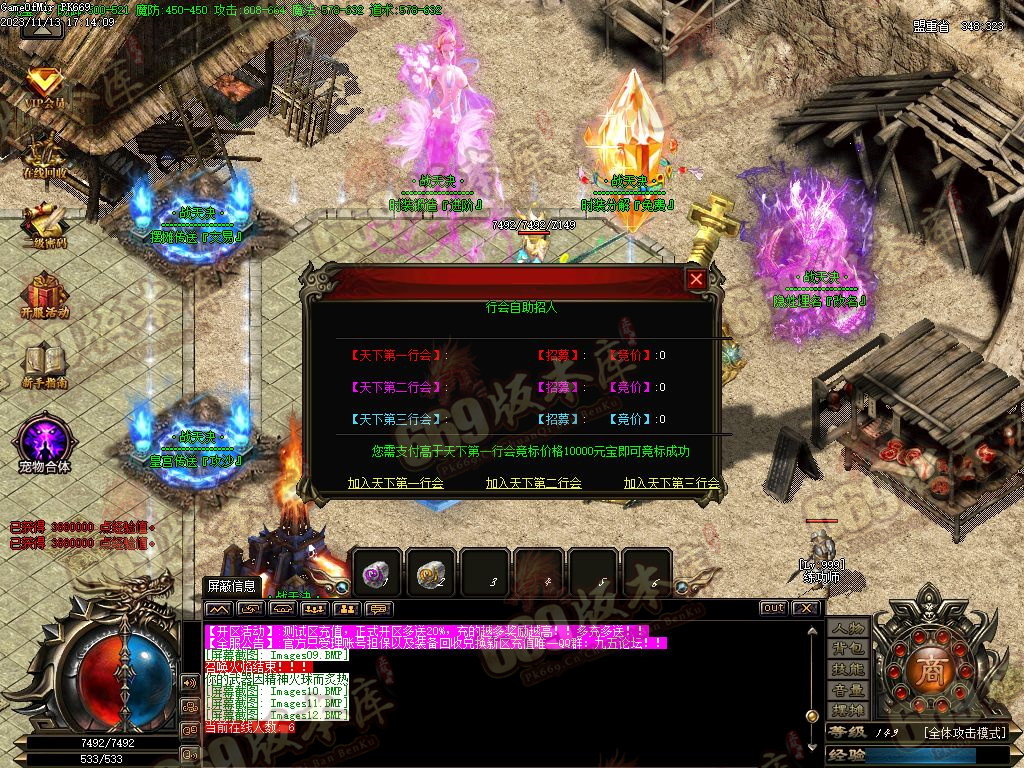Click the 加入天下第一行会 link
Screen dimensions: 1024x768
coord(396,483)
